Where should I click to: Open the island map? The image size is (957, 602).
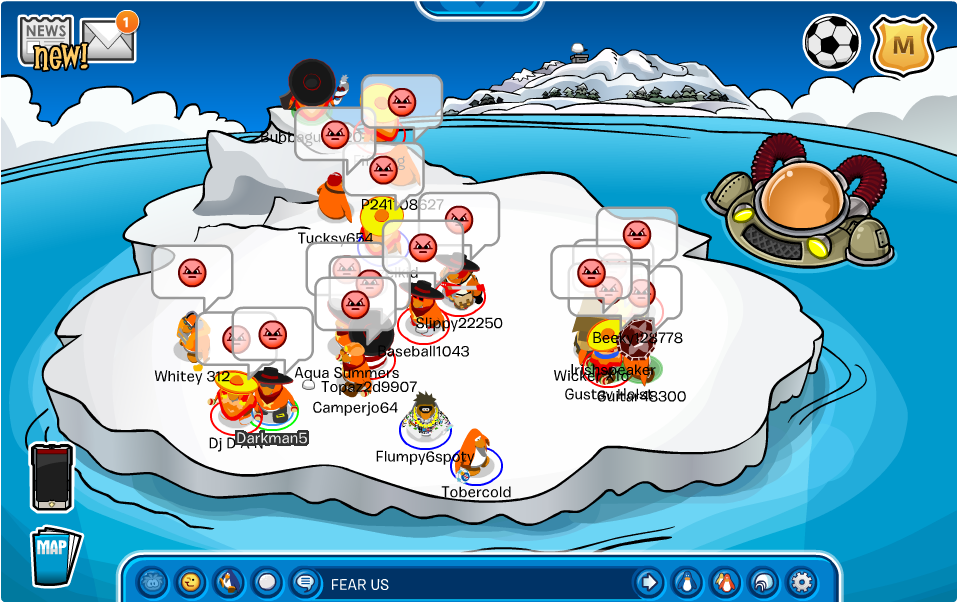click(54, 554)
